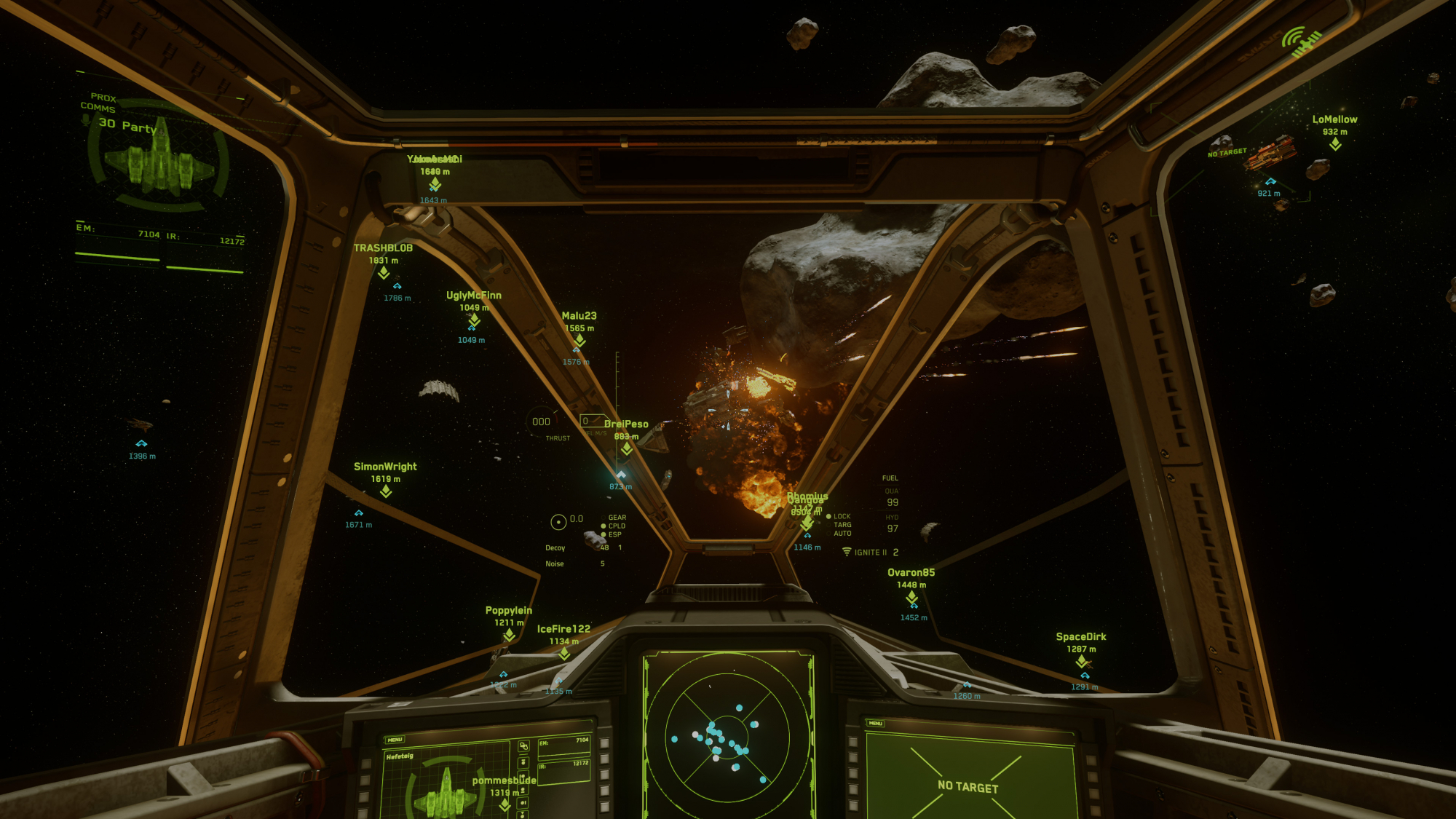Target the TRASHBLOB player marker
This screenshot has height=819, width=1456.
pos(384,273)
